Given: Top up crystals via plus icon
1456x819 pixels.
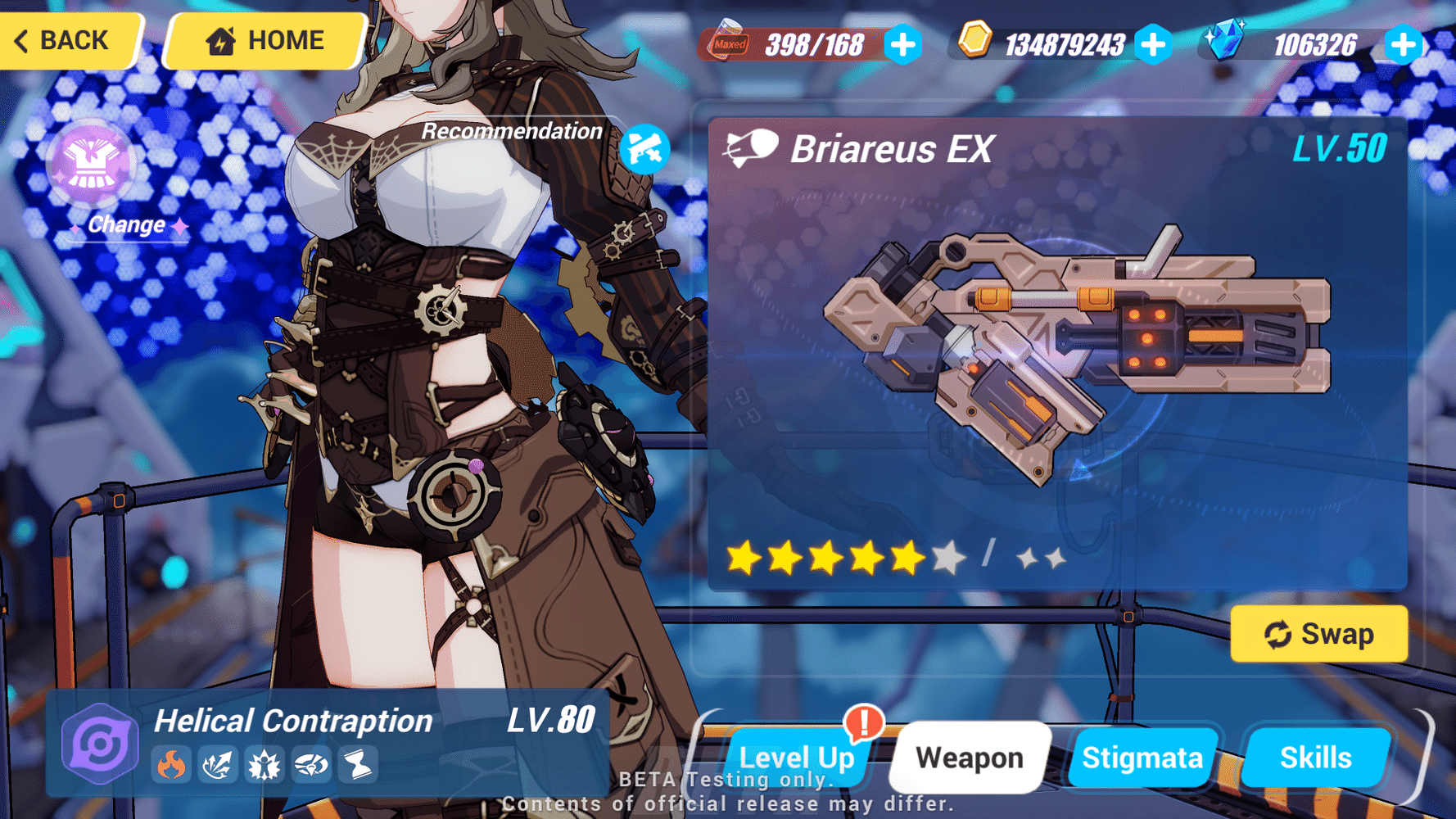Looking at the screenshot, I should 1404,46.
